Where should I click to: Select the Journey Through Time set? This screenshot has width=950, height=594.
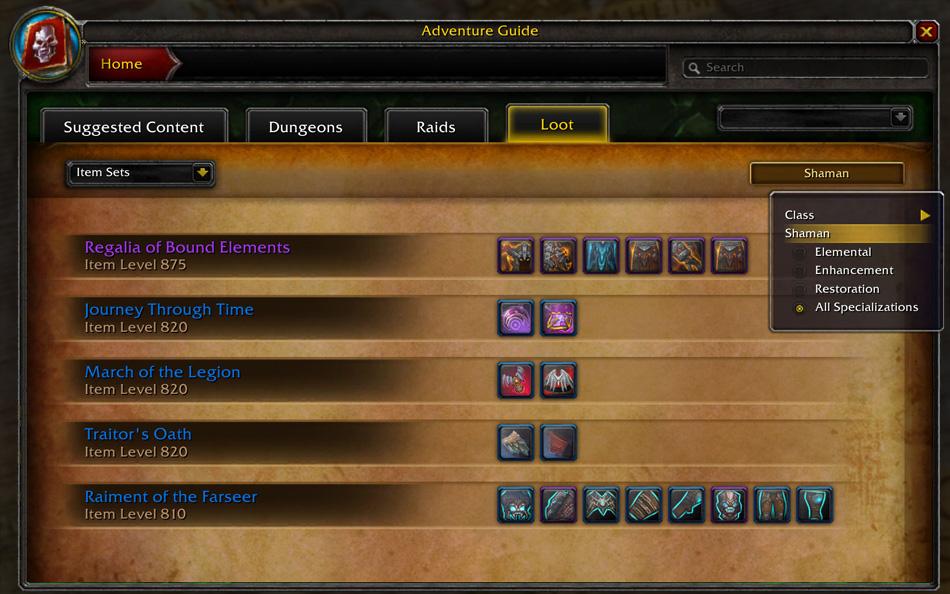click(x=169, y=310)
